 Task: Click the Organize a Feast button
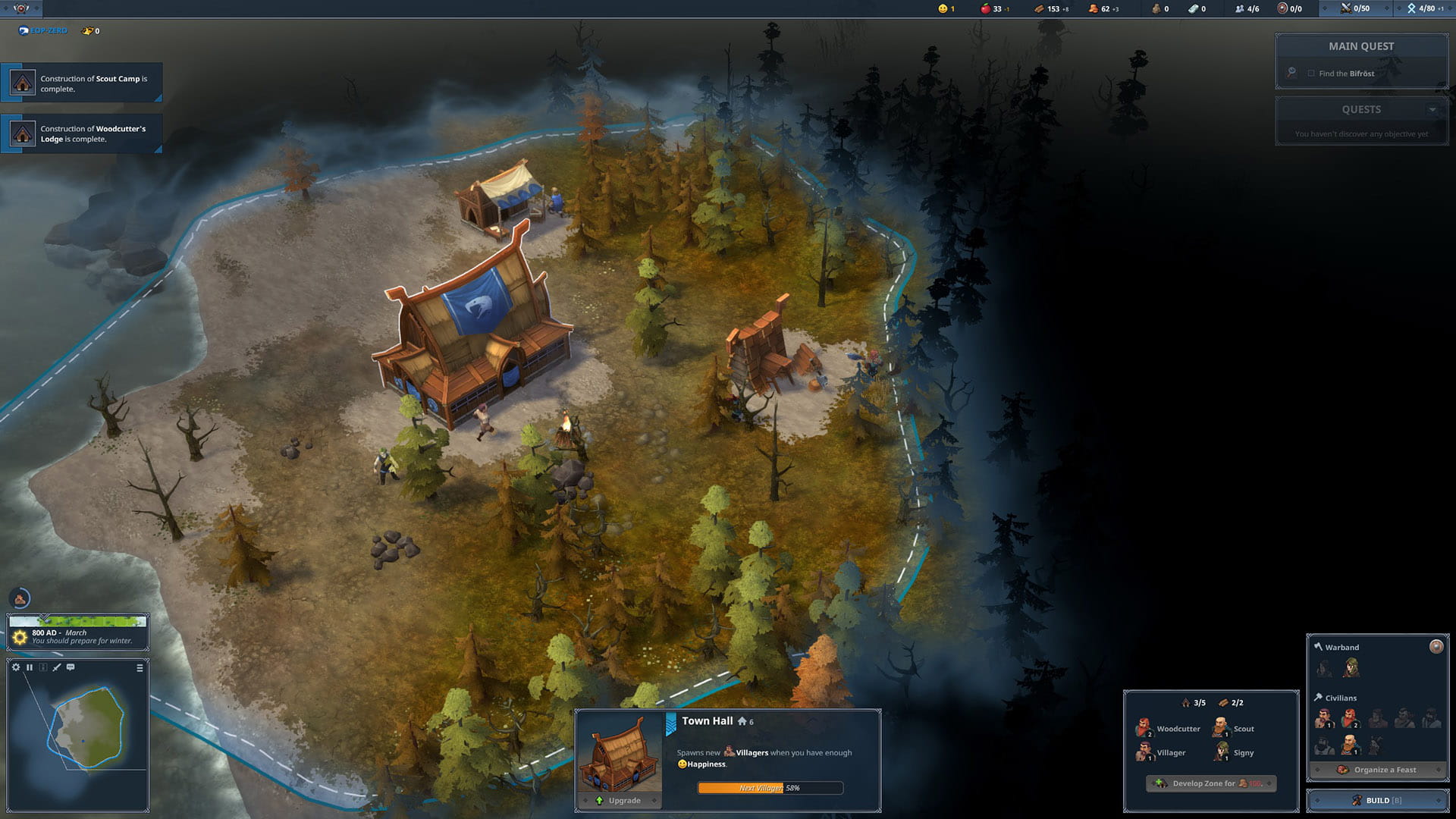tap(1377, 770)
